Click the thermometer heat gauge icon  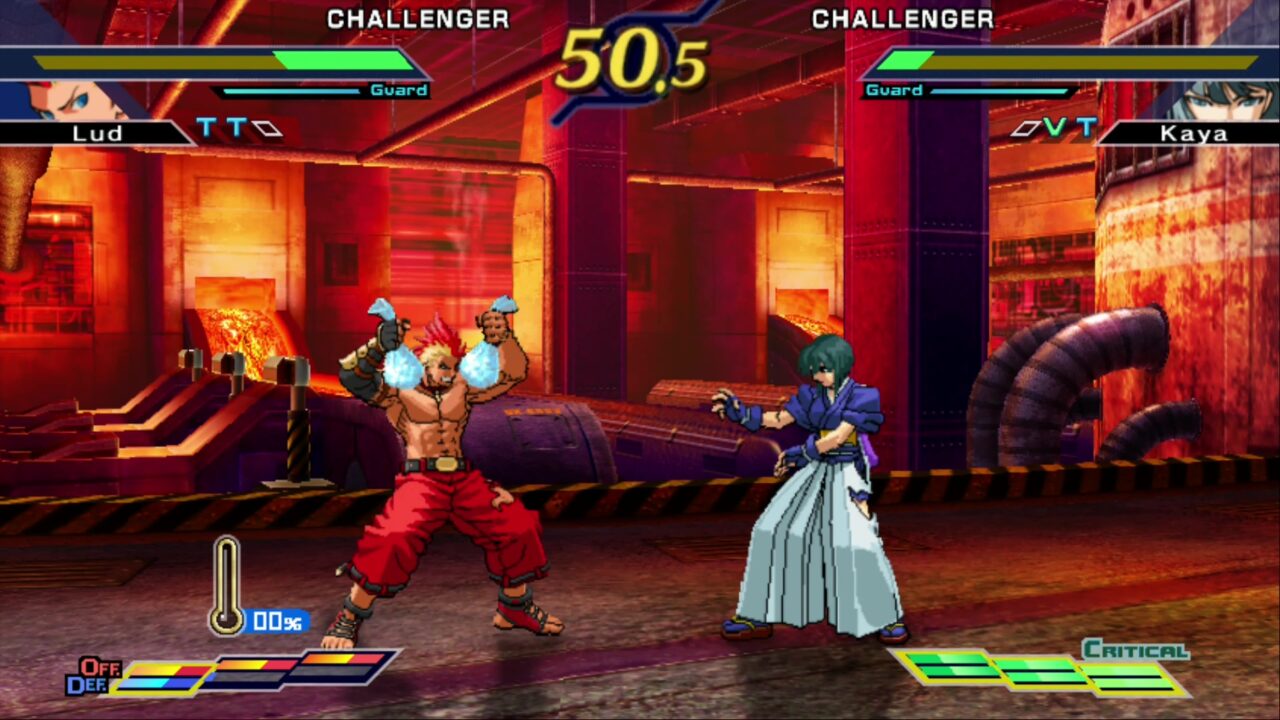(x=227, y=585)
